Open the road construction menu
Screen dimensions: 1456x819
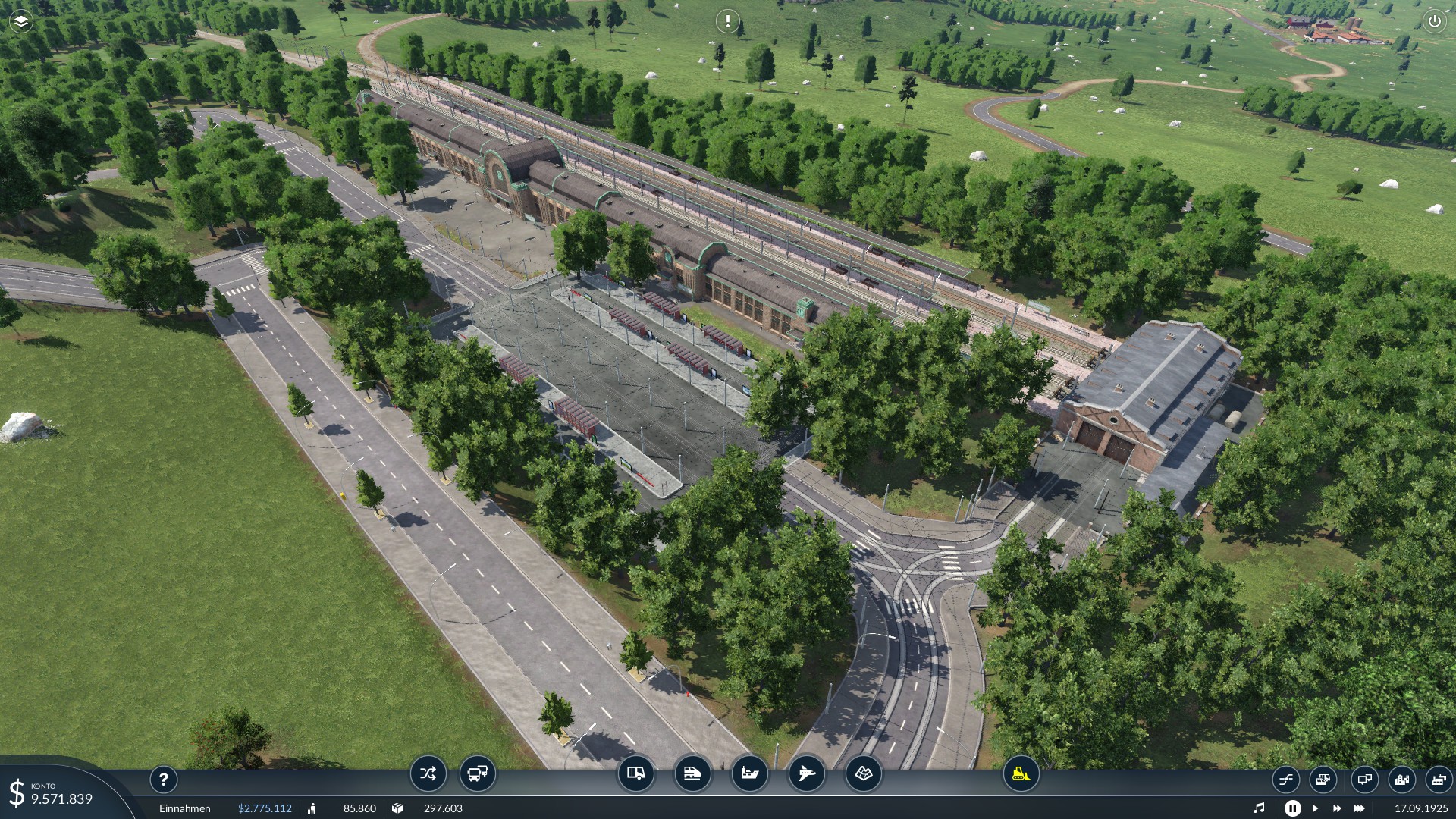635,774
